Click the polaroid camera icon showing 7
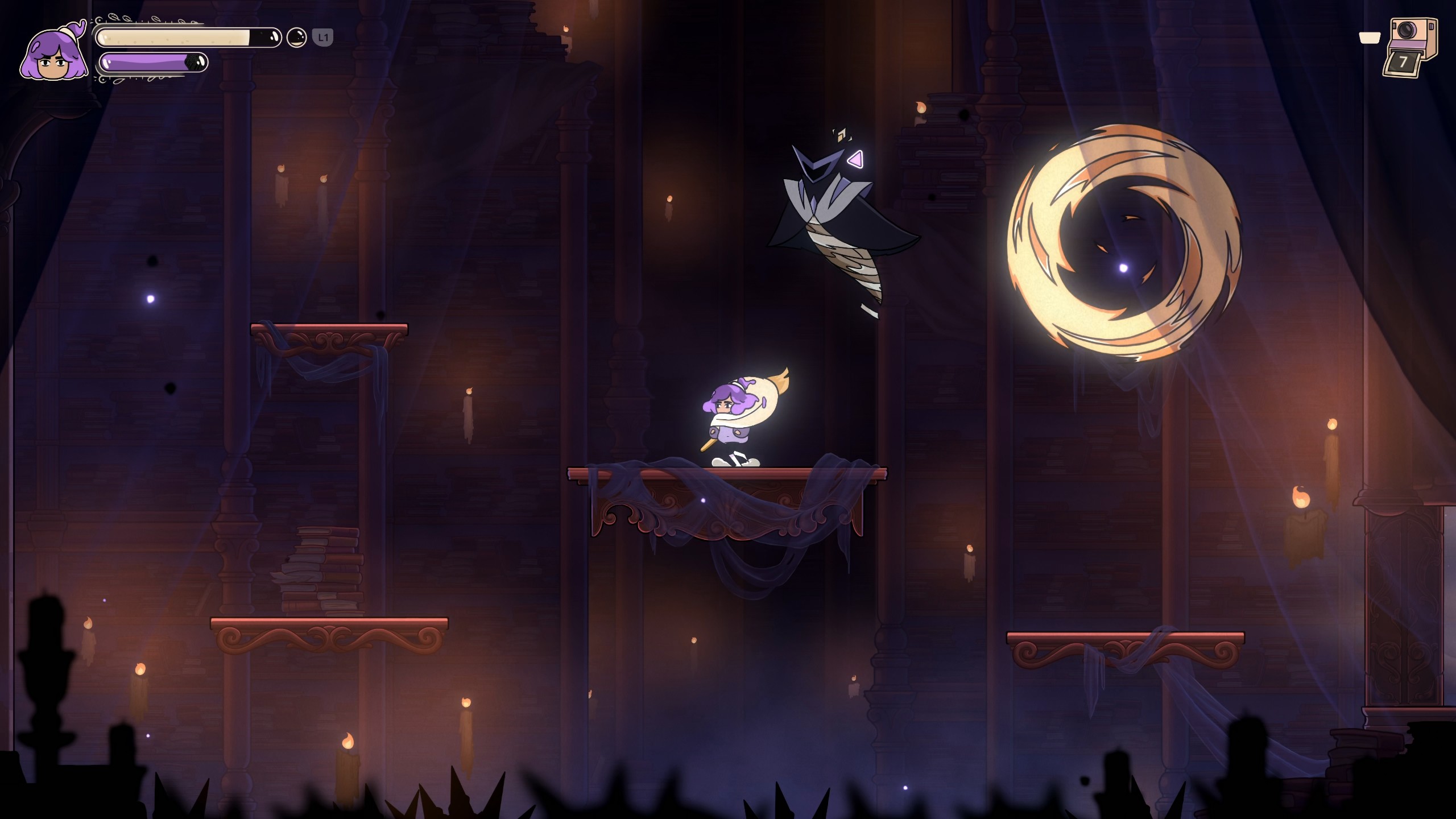1456x819 pixels. click(x=1409, y=48)
